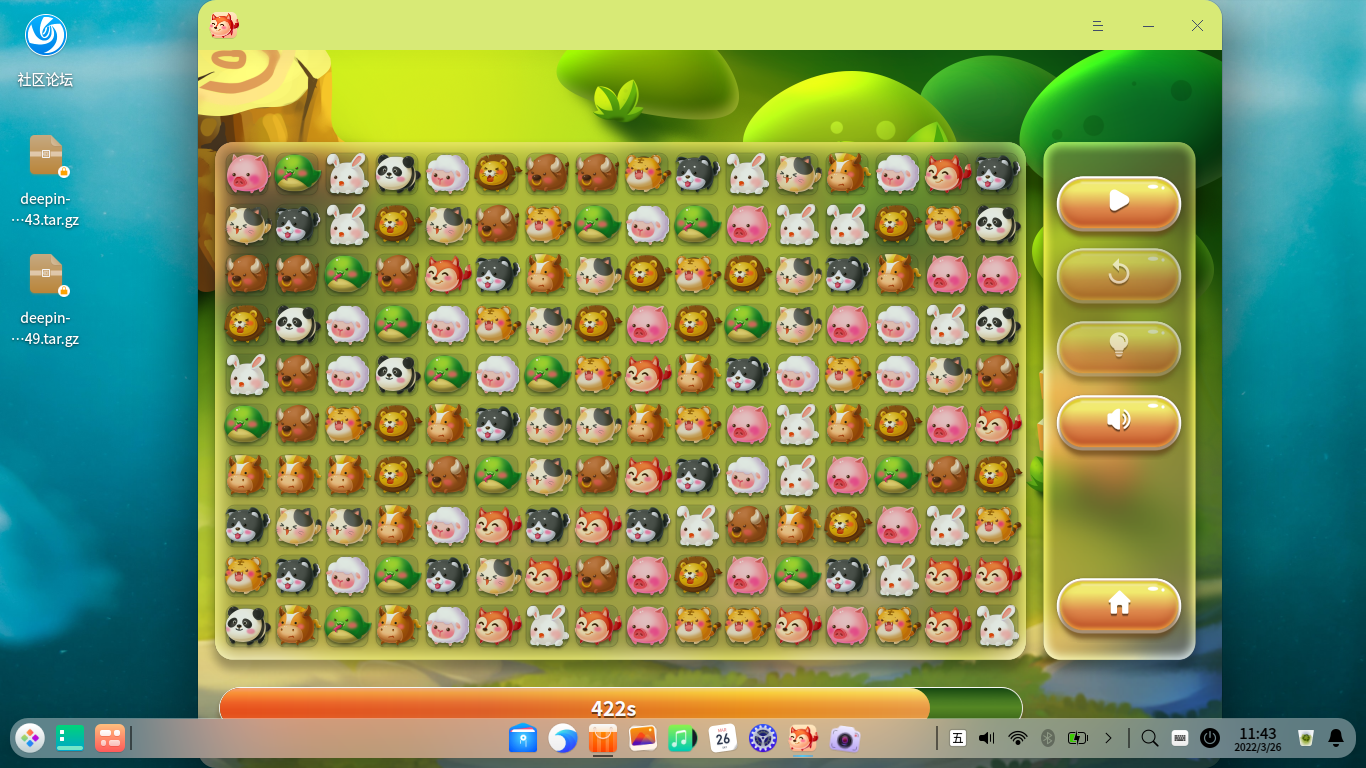
Task: Toggle Wi-Fi from the system tray
Action: [1018, 739]
